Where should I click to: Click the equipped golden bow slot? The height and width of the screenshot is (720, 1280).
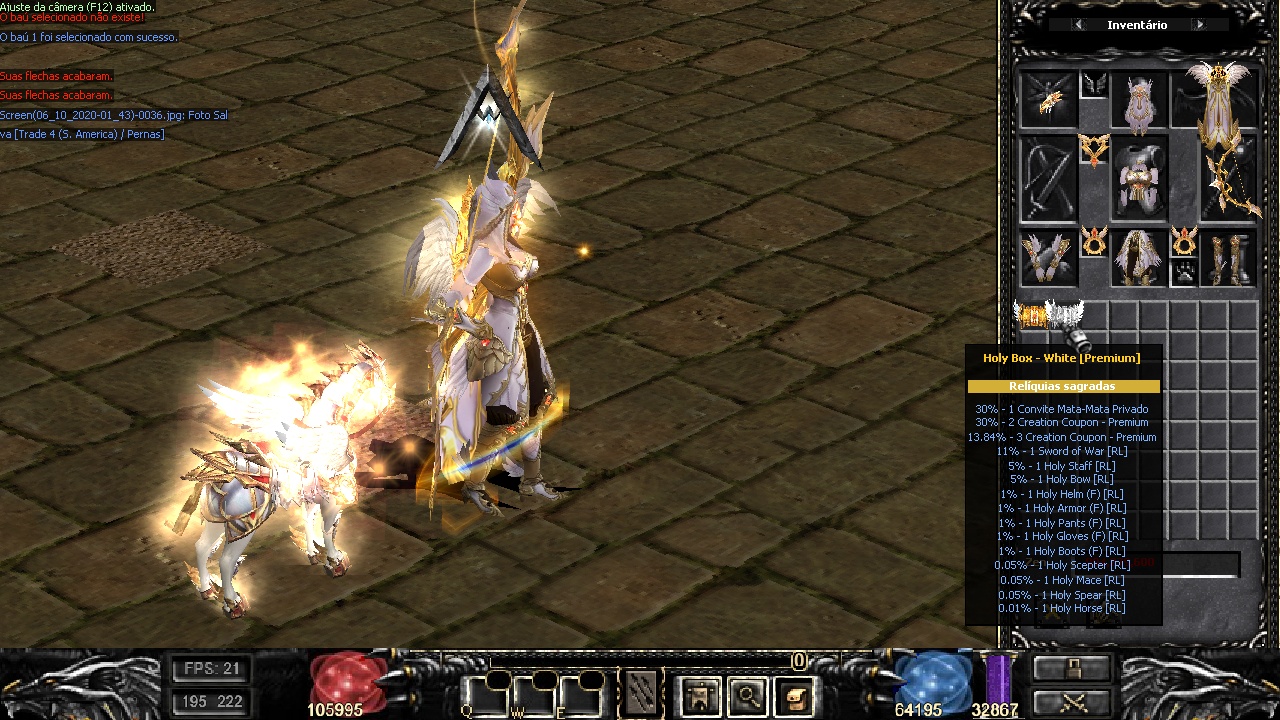click(x=1229, y=185)
